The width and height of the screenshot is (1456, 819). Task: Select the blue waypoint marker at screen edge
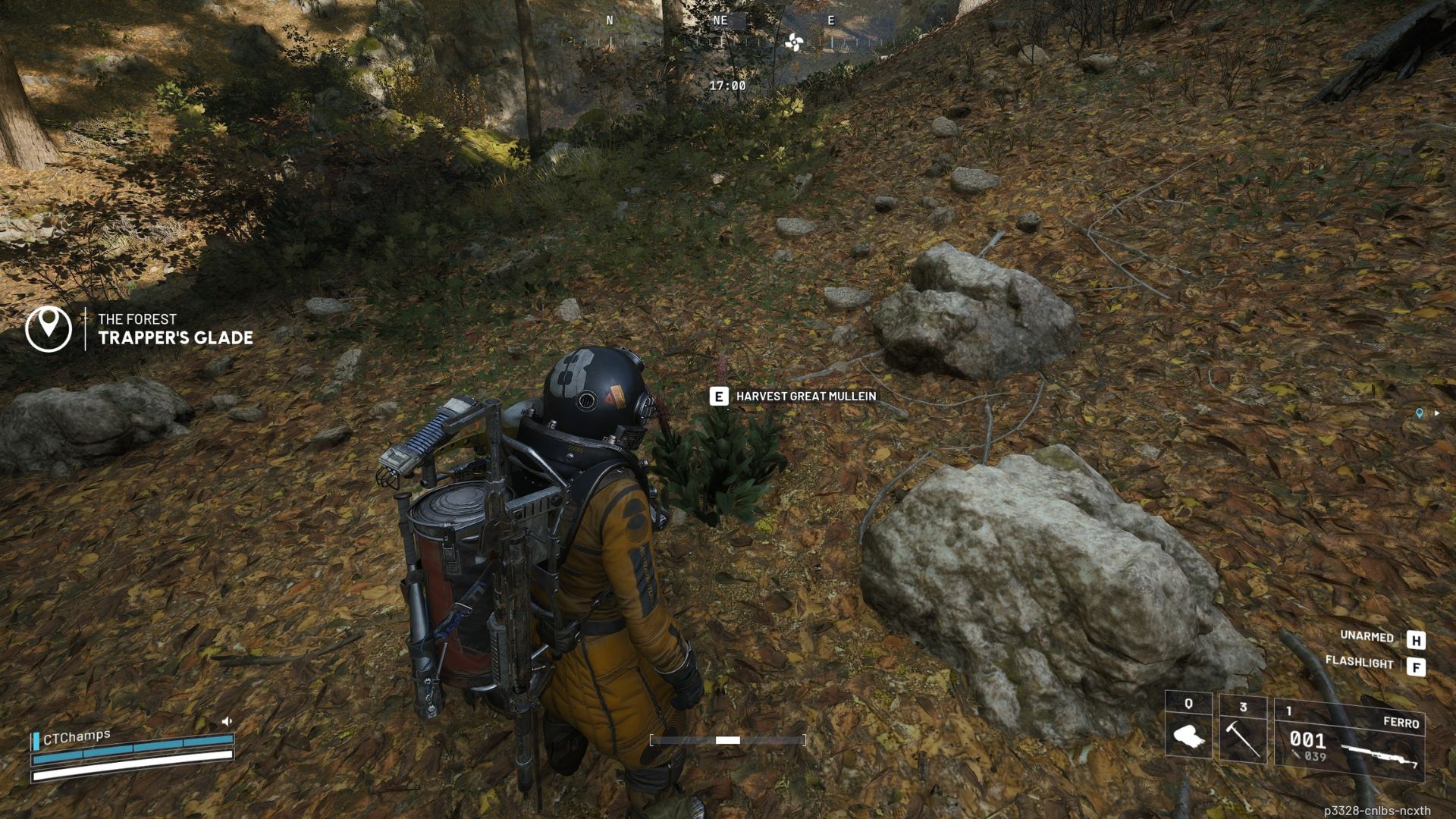pyautogui.click(x=1420, y=413)
